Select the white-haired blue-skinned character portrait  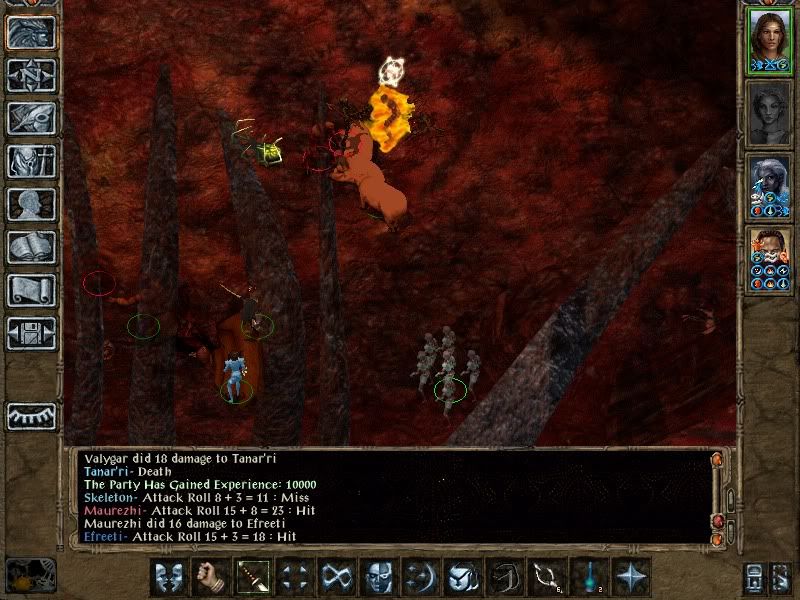tap(767, 186)
